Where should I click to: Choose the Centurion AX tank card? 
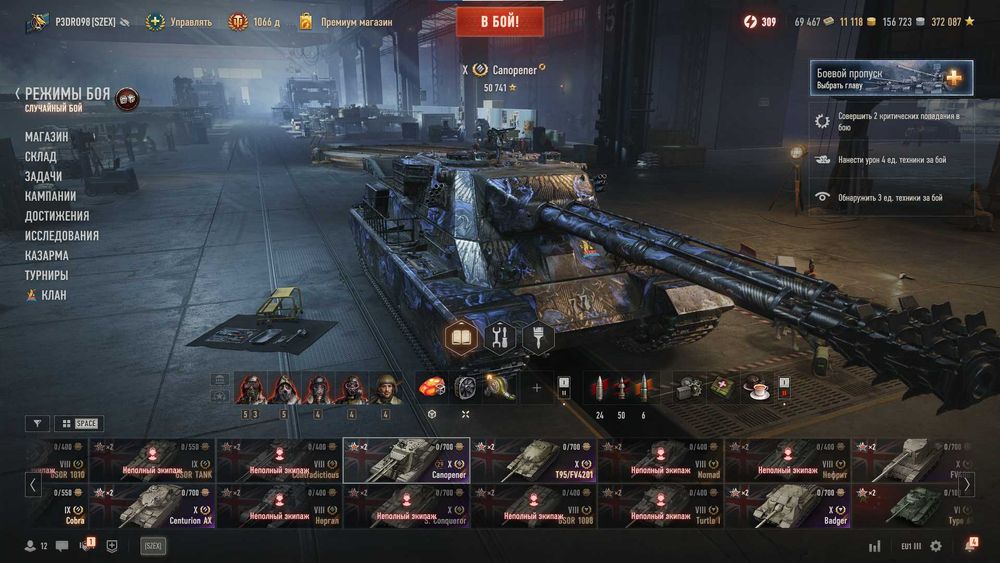(x=165, y=506)
